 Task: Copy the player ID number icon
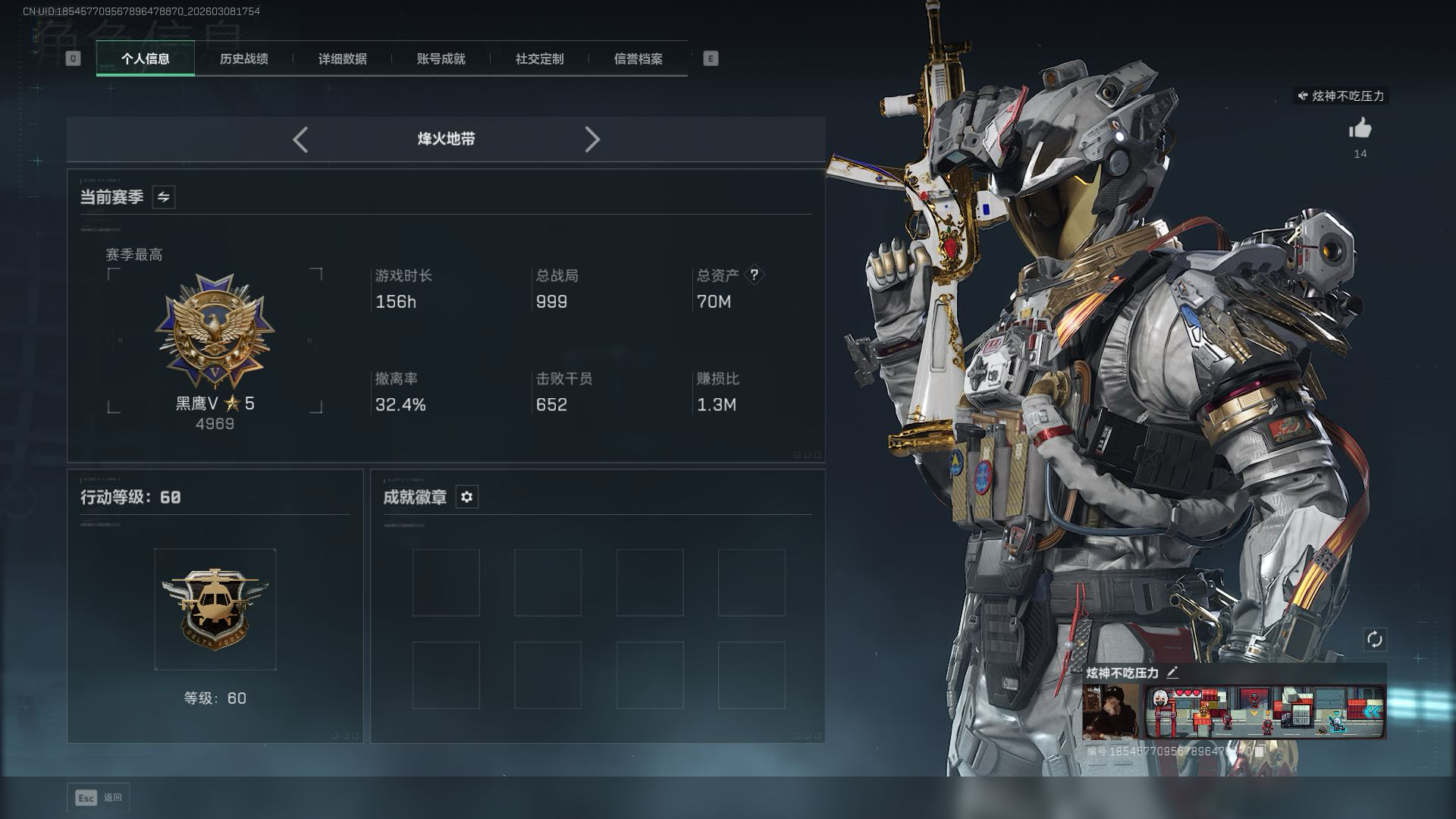(x=1260, y=751)
